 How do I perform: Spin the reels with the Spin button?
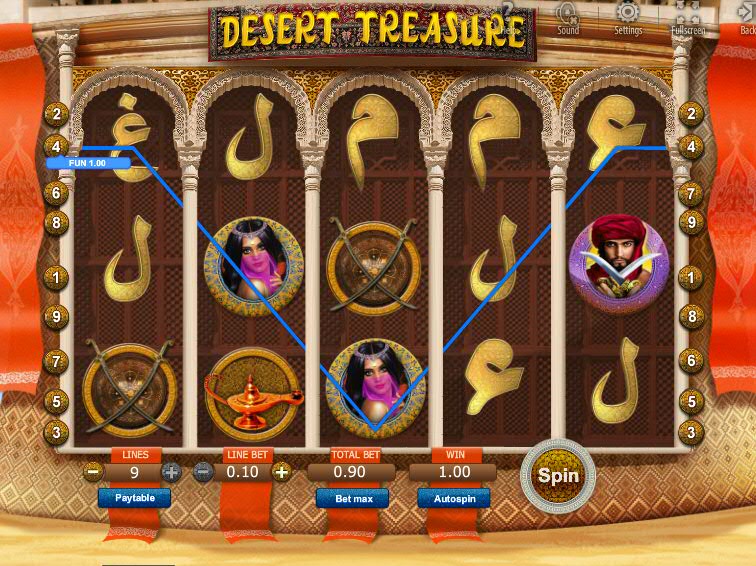[x=558, y=475]
